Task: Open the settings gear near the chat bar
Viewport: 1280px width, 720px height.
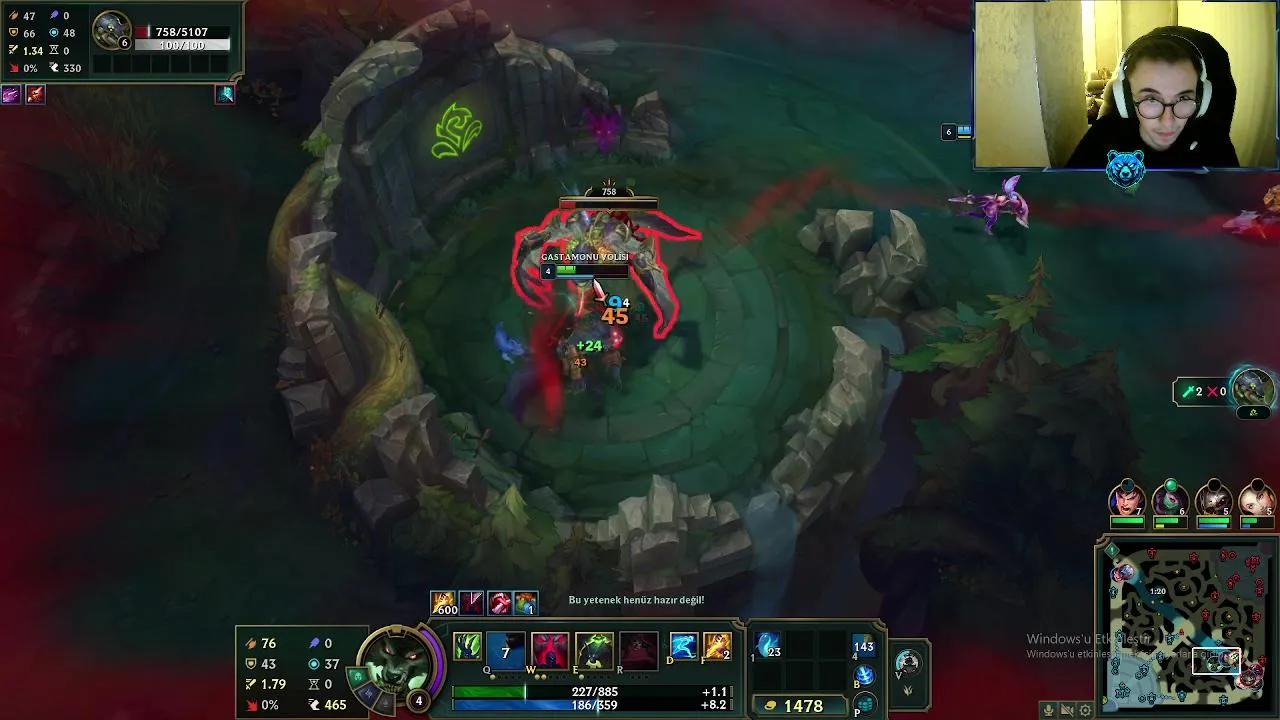Action: point(1085,710)
